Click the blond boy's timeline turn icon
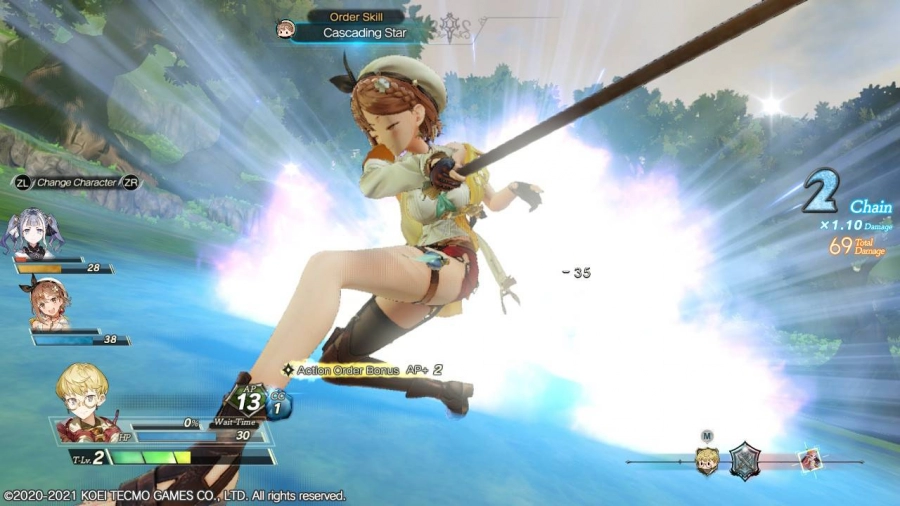Viewport: 900px width, 506px height. [707, 461]
